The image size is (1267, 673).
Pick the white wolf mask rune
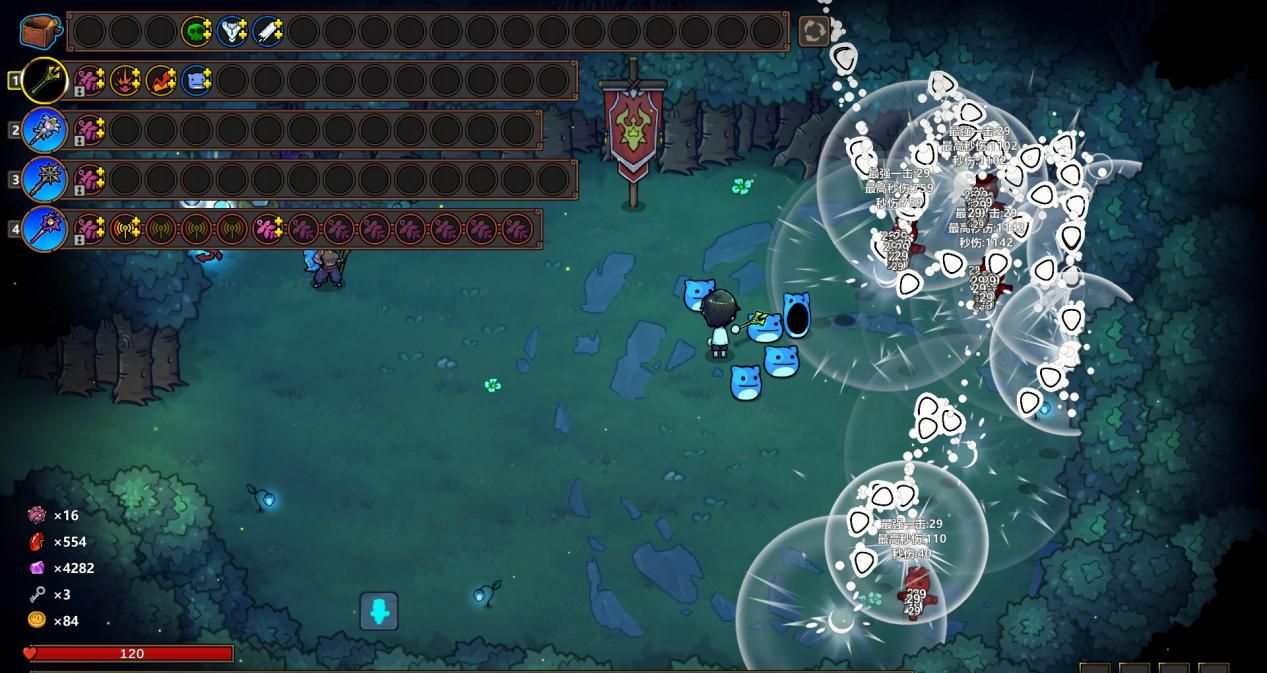232,31
